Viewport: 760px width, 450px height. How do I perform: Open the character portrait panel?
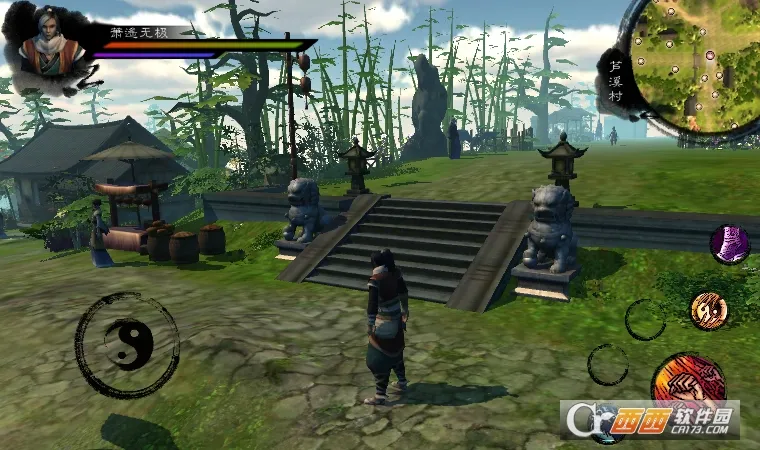point(47,50)
